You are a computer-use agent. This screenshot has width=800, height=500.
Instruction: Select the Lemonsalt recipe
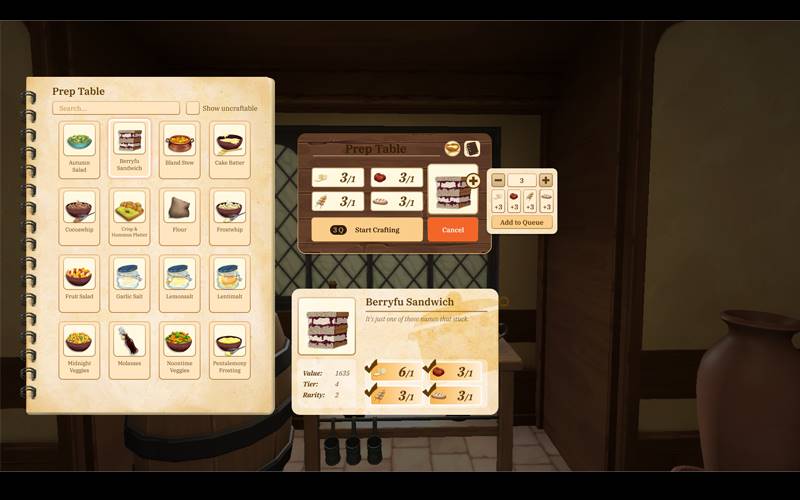click(179, 282)
